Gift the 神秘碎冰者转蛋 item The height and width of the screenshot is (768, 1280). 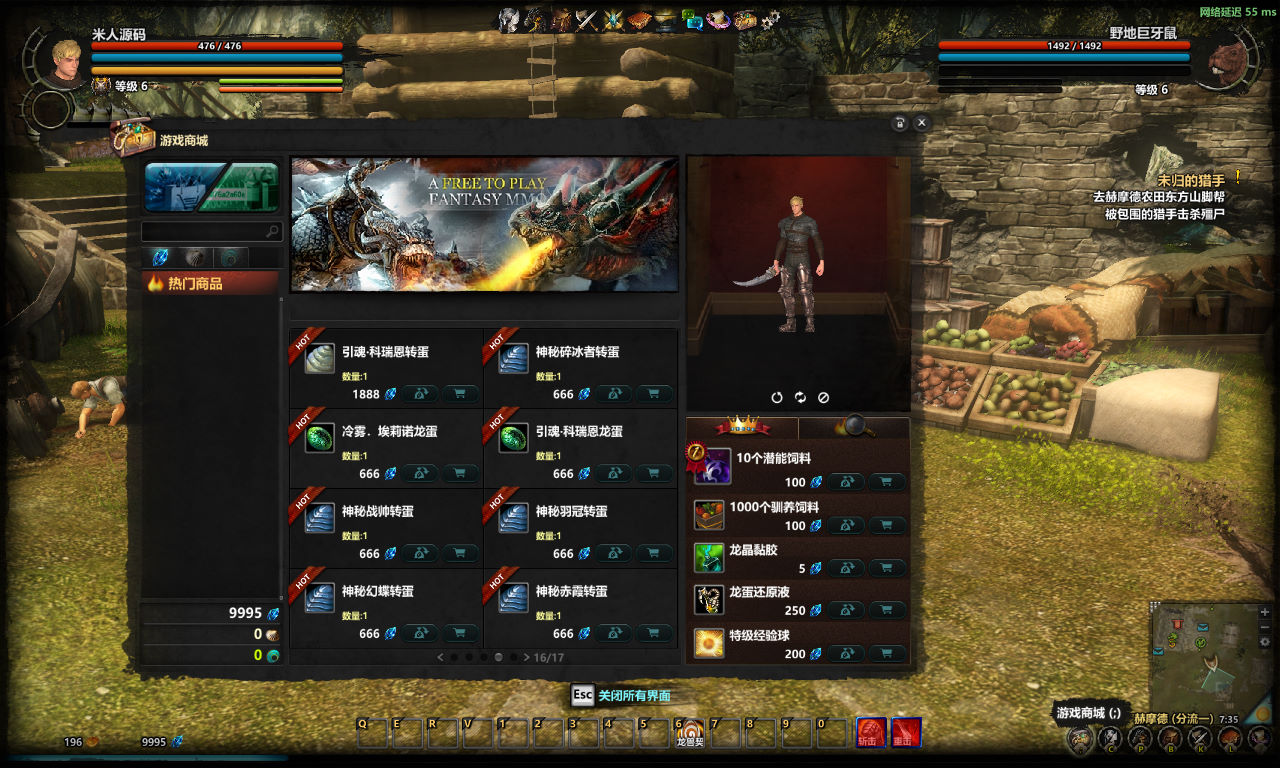click(614, 394)
